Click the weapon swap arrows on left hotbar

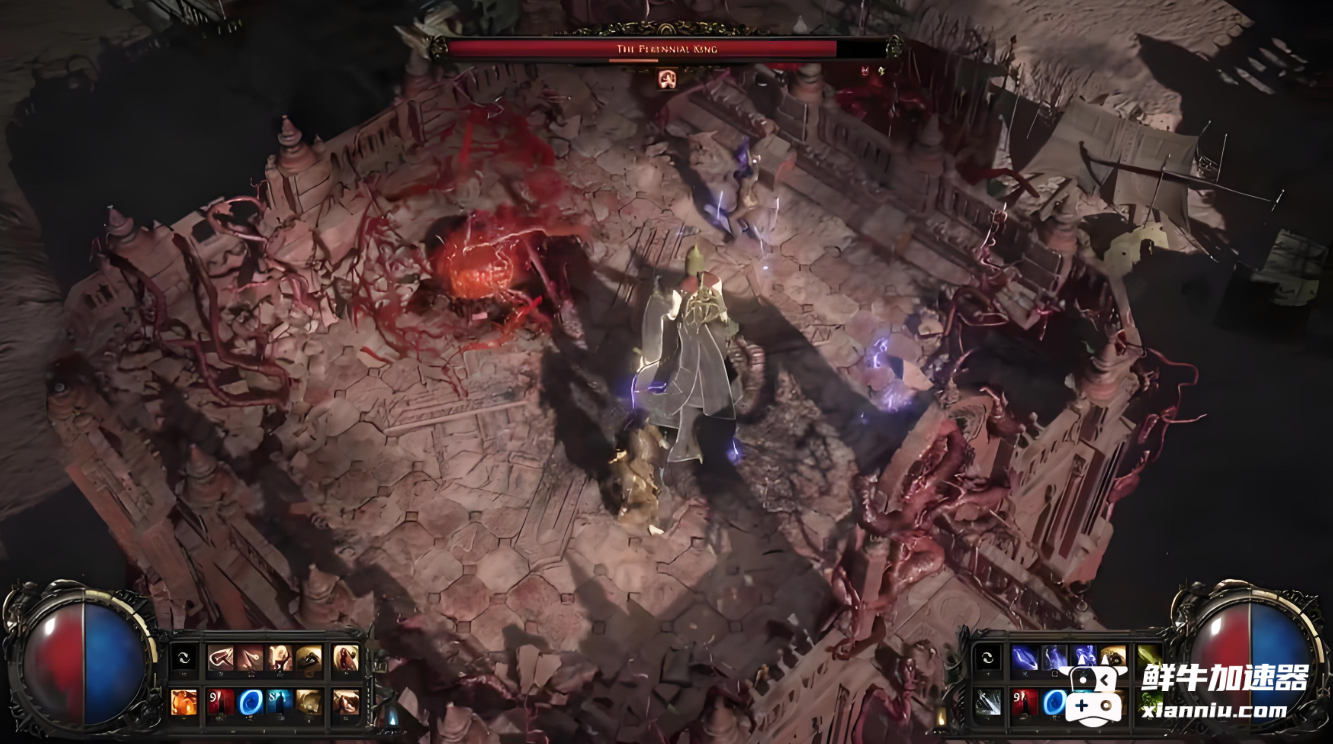[184, 658]
